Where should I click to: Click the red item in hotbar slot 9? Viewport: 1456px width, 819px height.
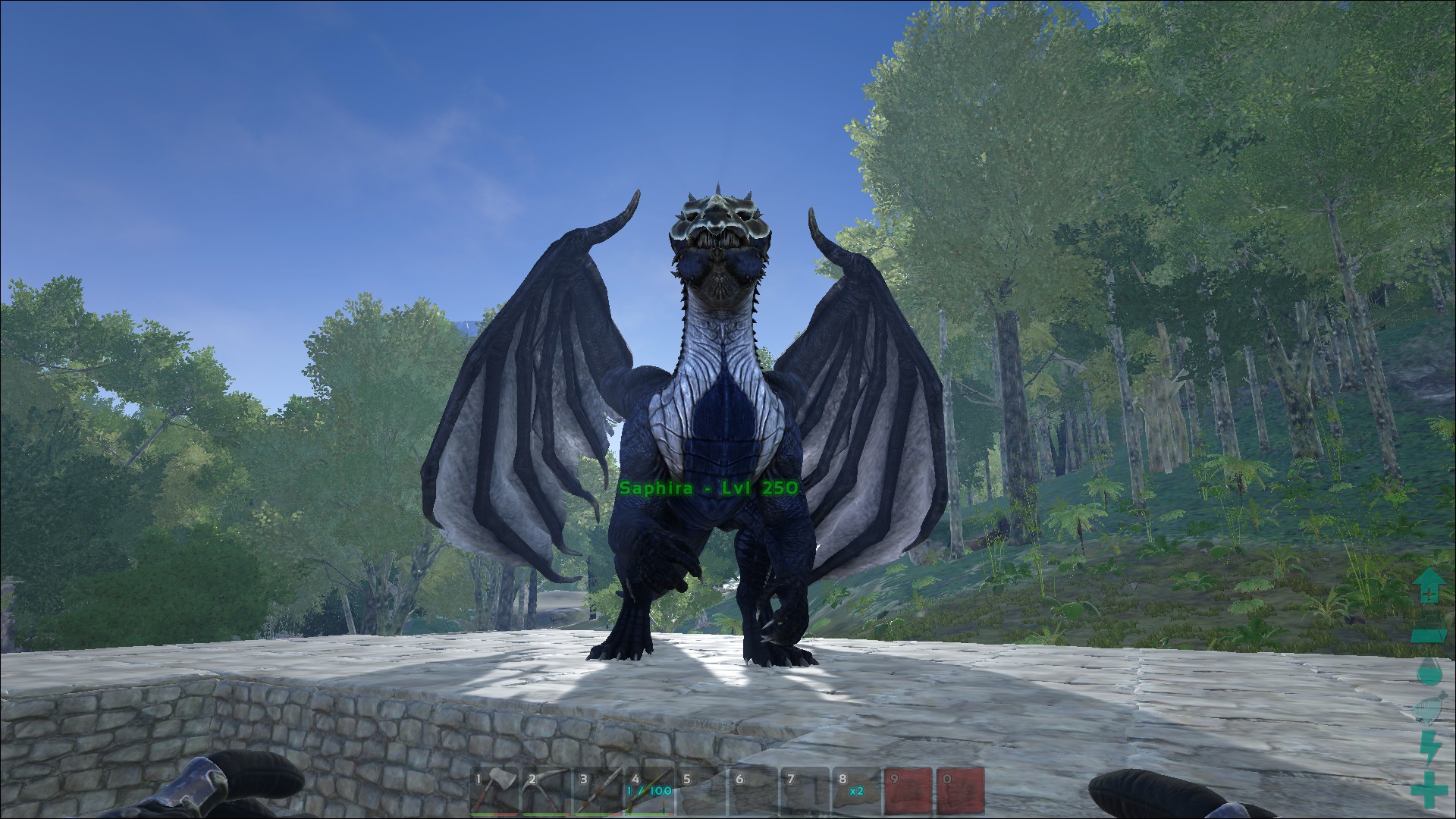click(908, 790)
